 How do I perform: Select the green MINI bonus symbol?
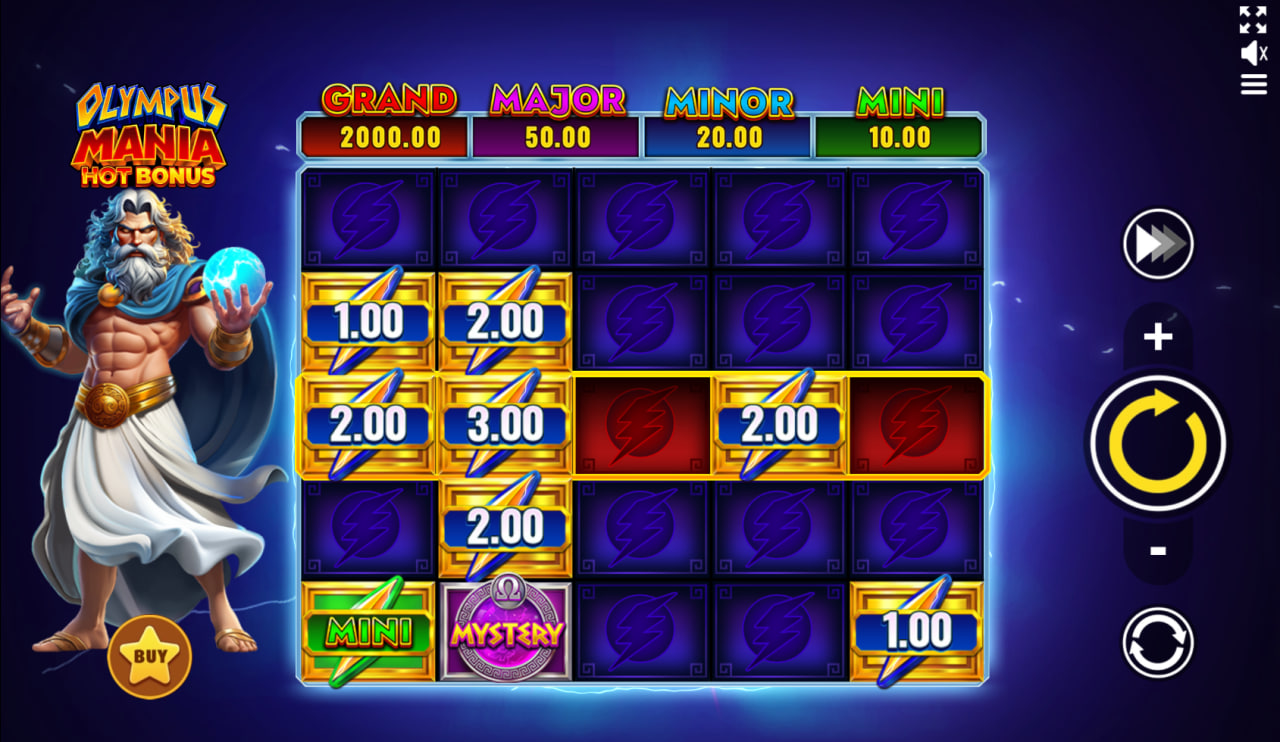[367, 631]
